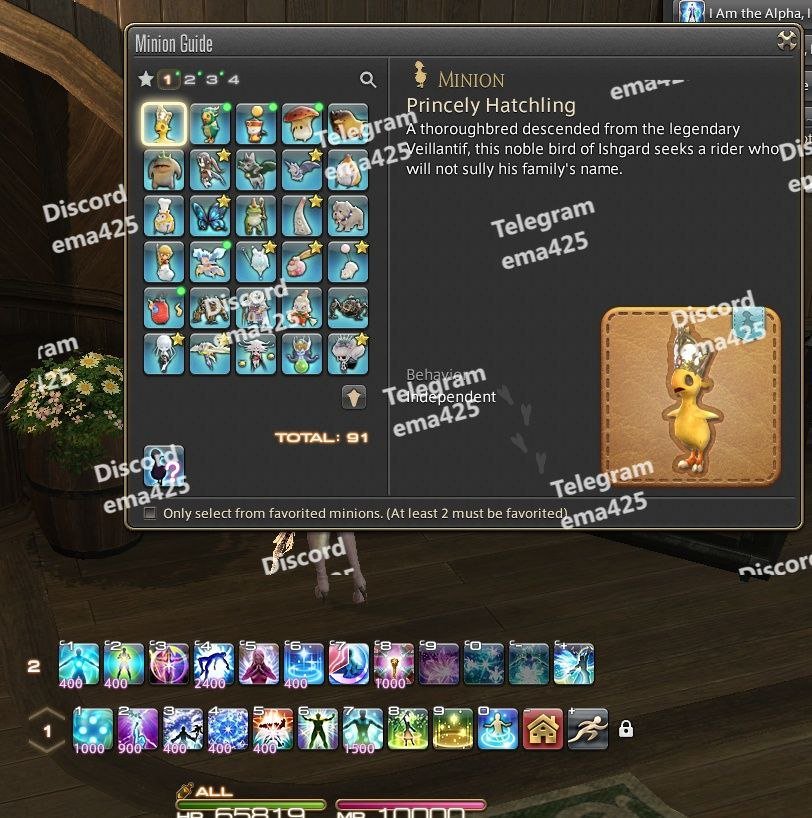
Task: Close the Minion Guide window
Action: tap(787, 41)
